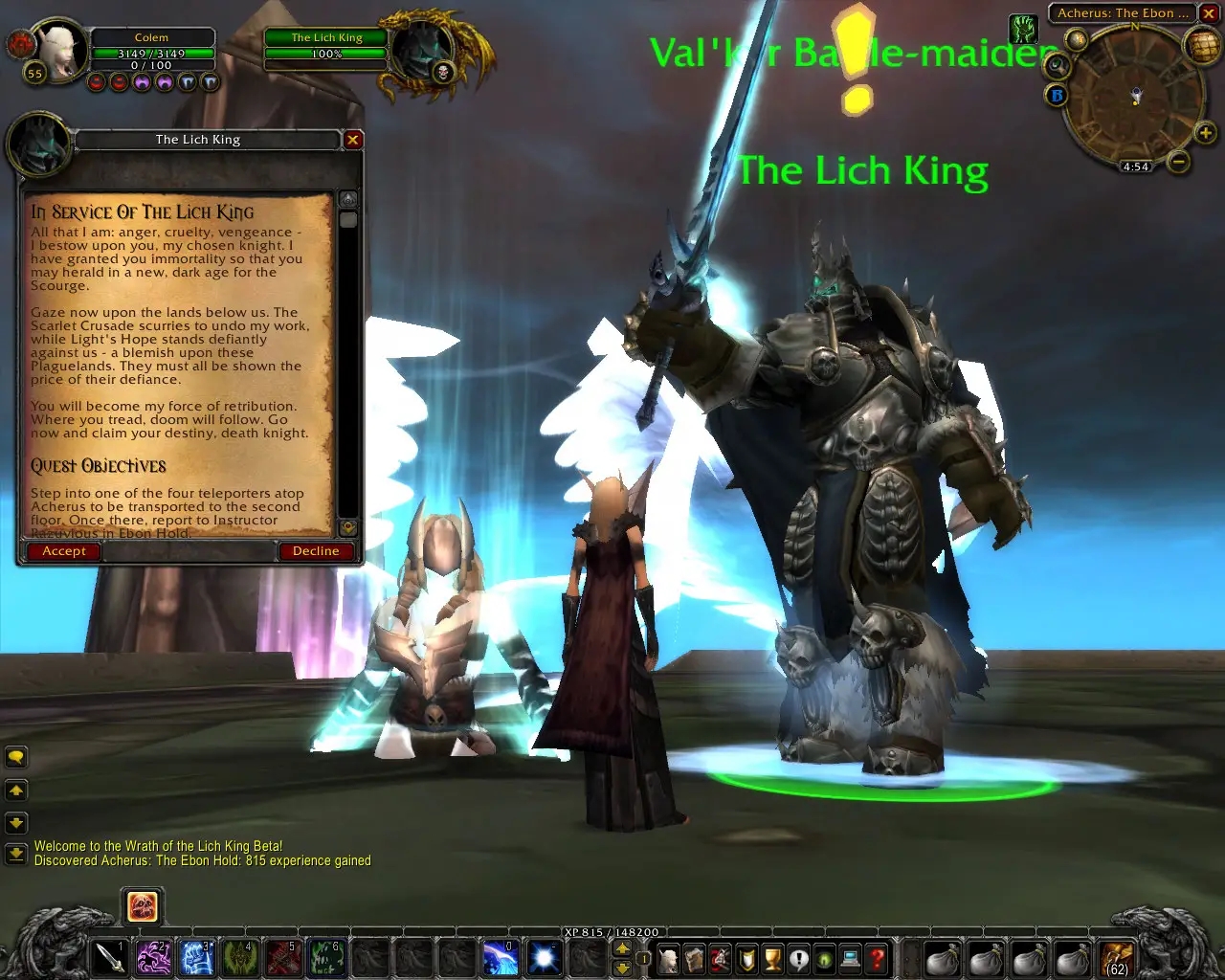Open the minimap tracking magnifier button
Image resolution: width=1225 pixels, height=980 pixels.
click(1058, 65)
